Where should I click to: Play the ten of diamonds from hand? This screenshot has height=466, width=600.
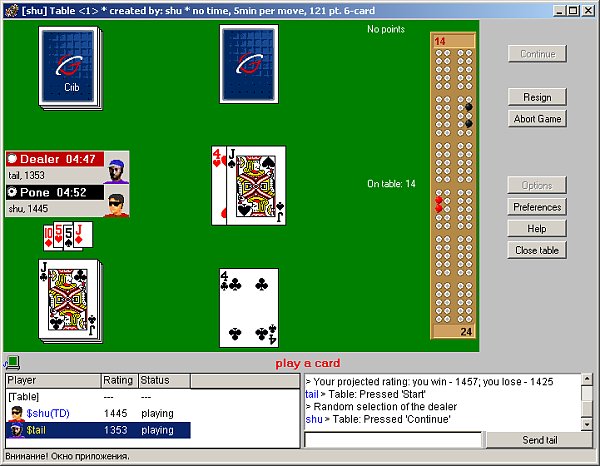click(50, 236)
